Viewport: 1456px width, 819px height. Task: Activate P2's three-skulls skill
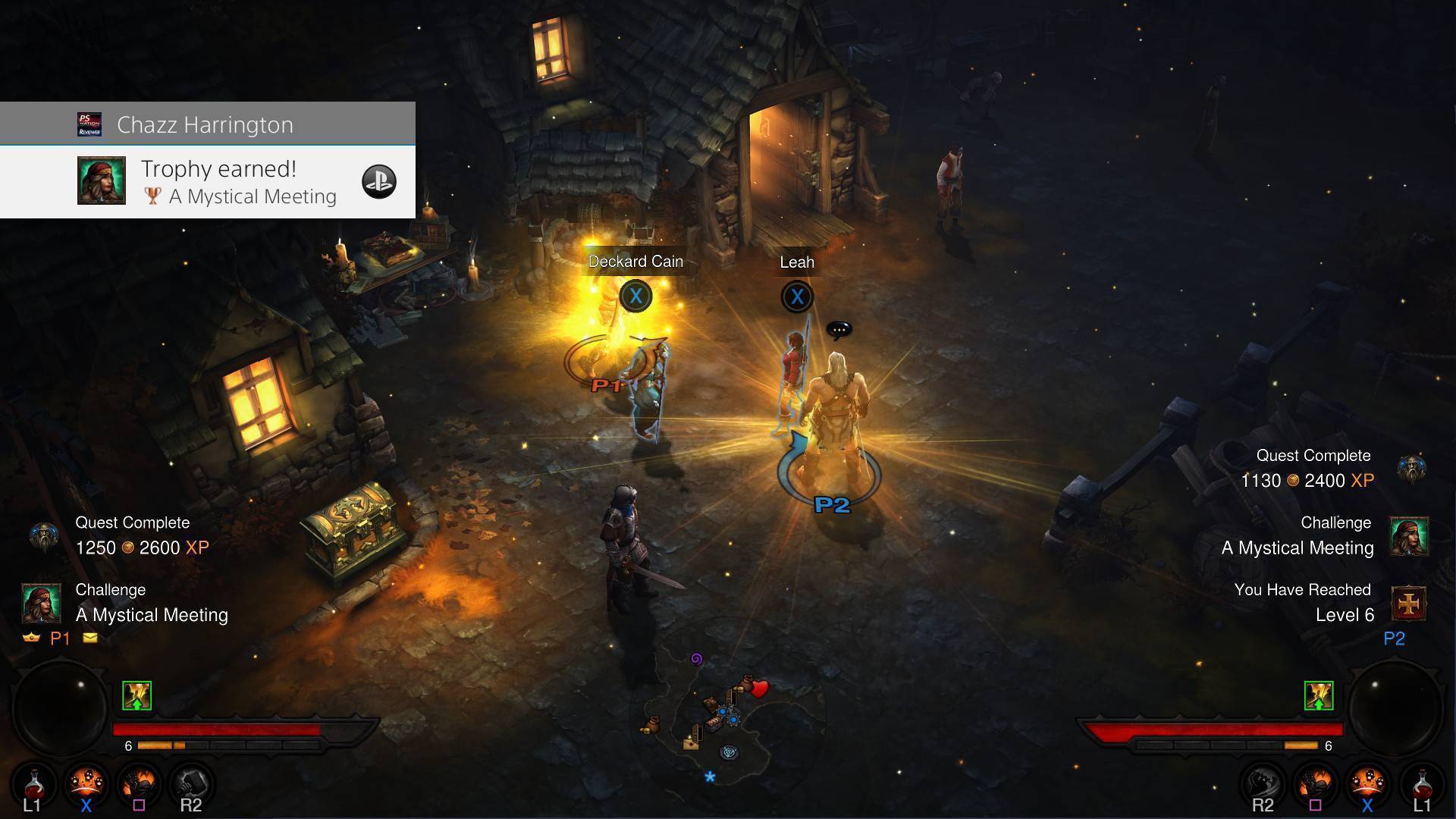coord(1368,783)
